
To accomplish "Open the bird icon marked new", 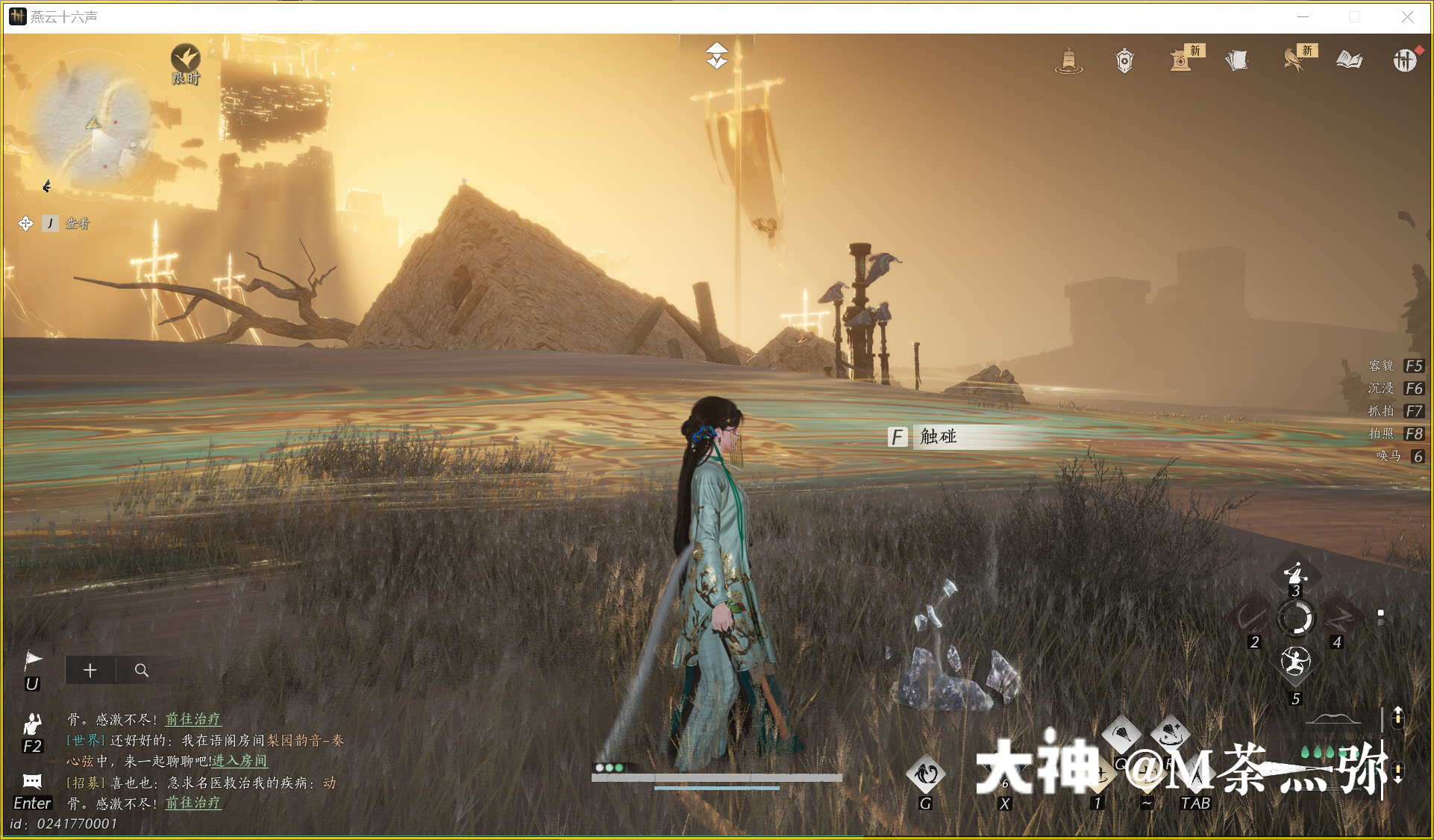I will pos(1293,60).
